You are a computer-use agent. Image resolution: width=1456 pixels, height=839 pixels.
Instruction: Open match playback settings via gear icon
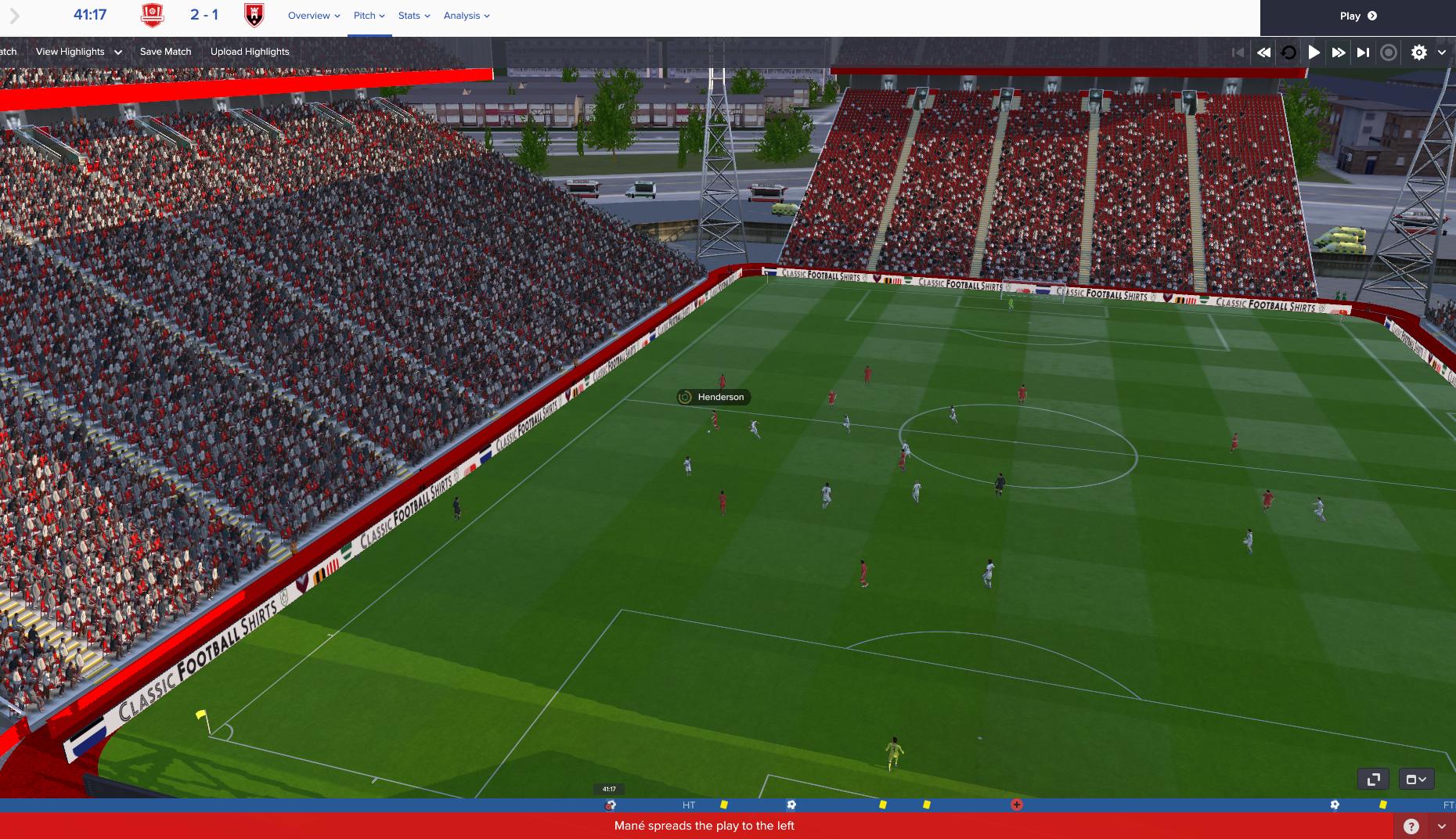(x=1418, y=52)
